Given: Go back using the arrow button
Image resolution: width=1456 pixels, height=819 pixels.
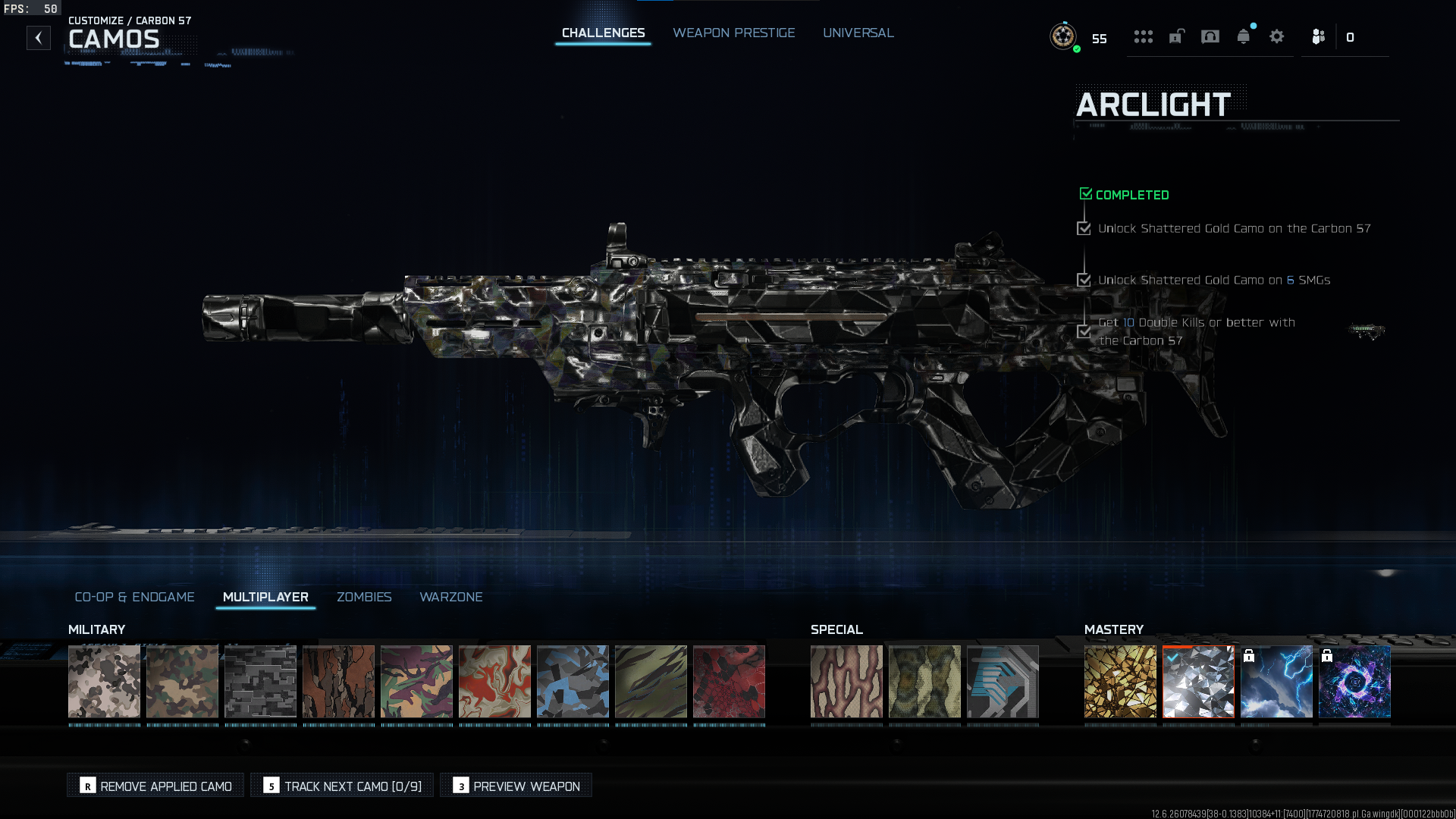Looking at the screenshot, I should point(39,38).
